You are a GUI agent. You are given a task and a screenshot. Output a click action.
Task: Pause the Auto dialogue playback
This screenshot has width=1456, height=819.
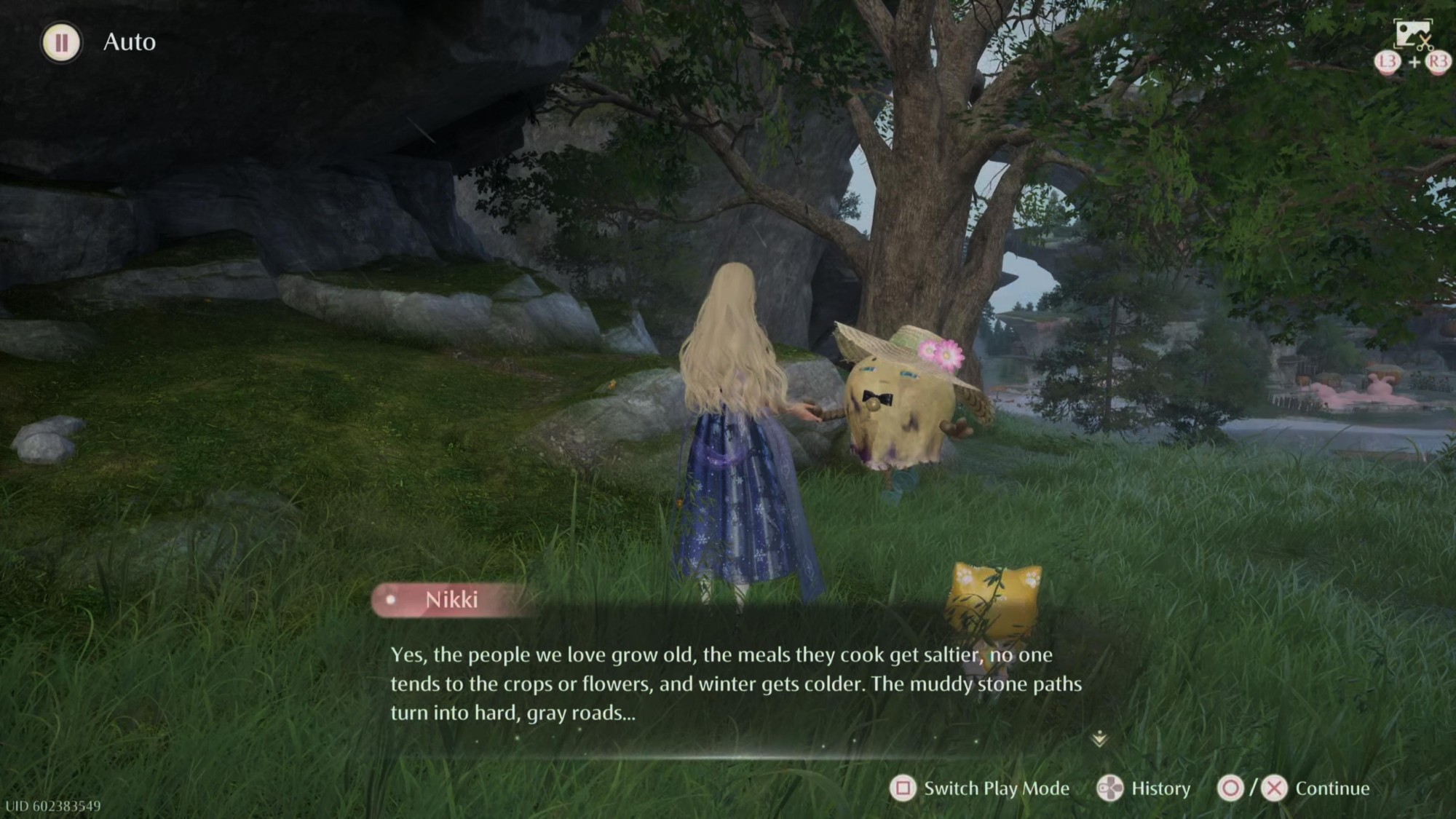coord(62,42)
